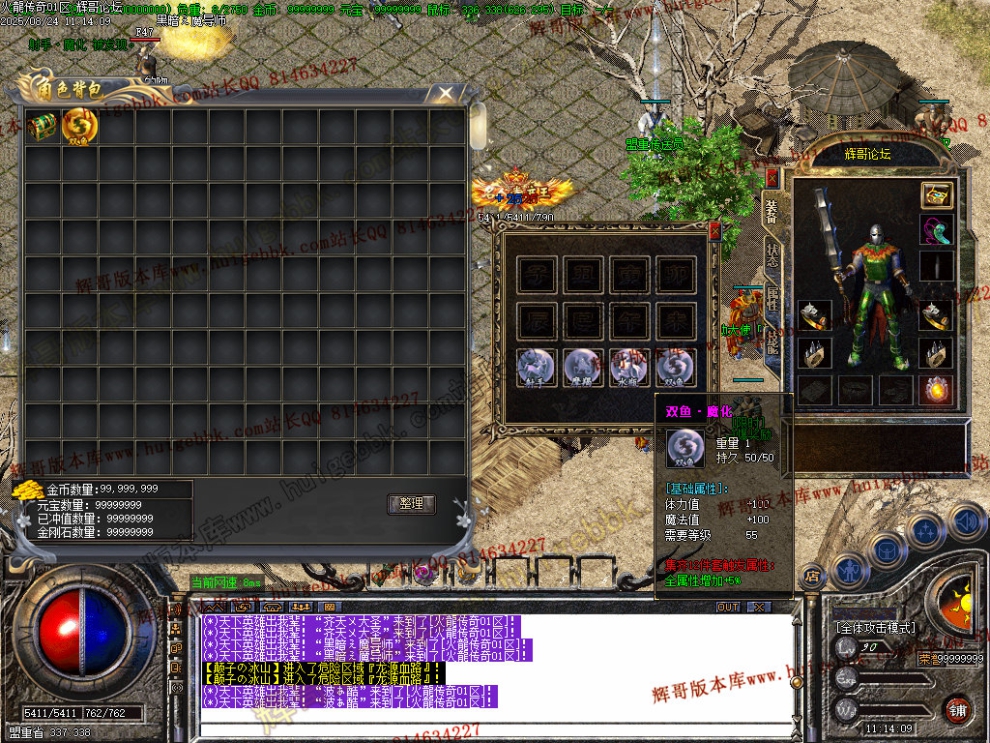Close the character equipment panel
This screenshot has width=990, height=743.
[x=771, y=180]
